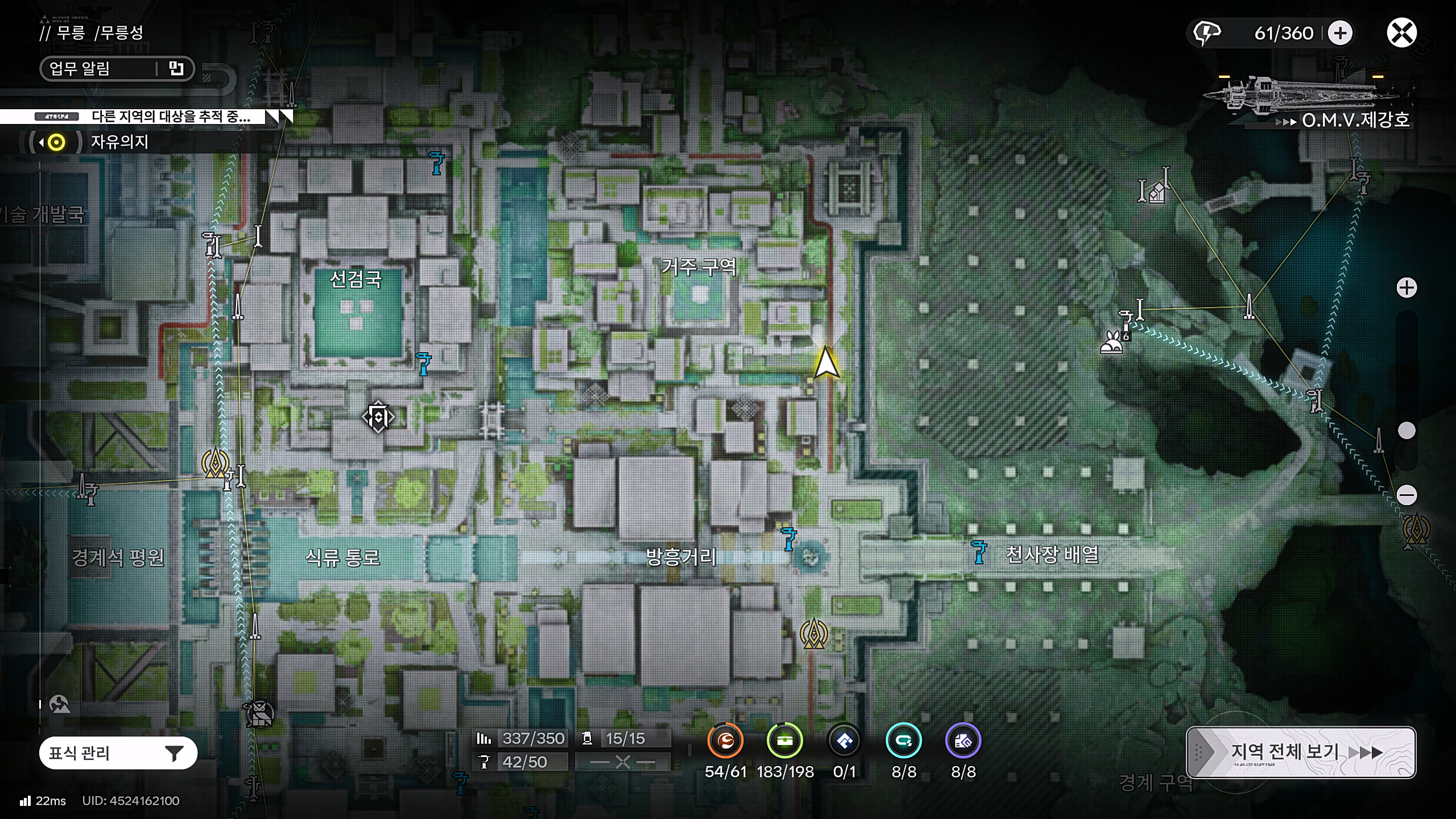Zoom out the map with the minus control

tap(1407, 495)
